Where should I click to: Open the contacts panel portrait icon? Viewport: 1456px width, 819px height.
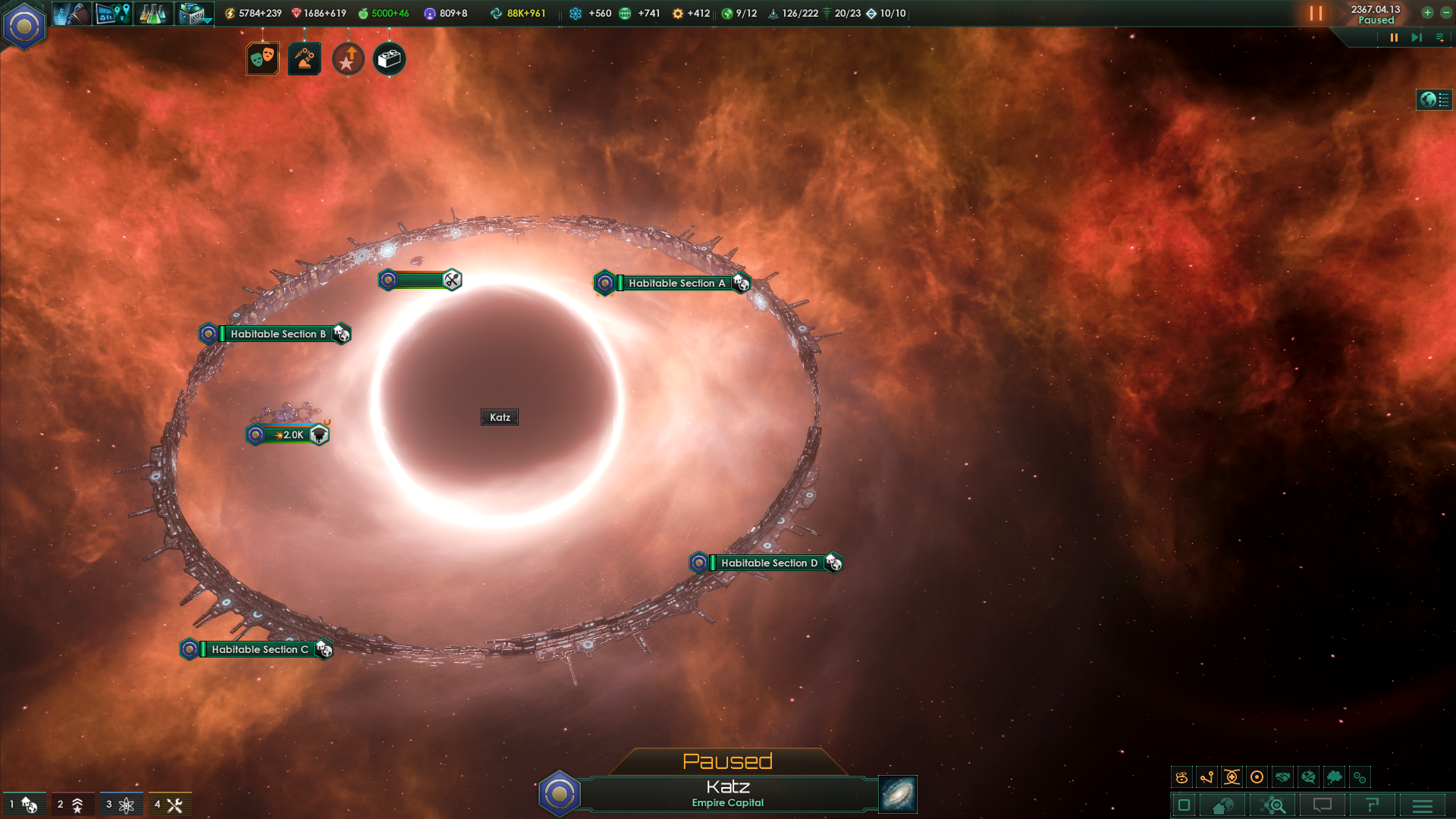(x=71, y=13)
